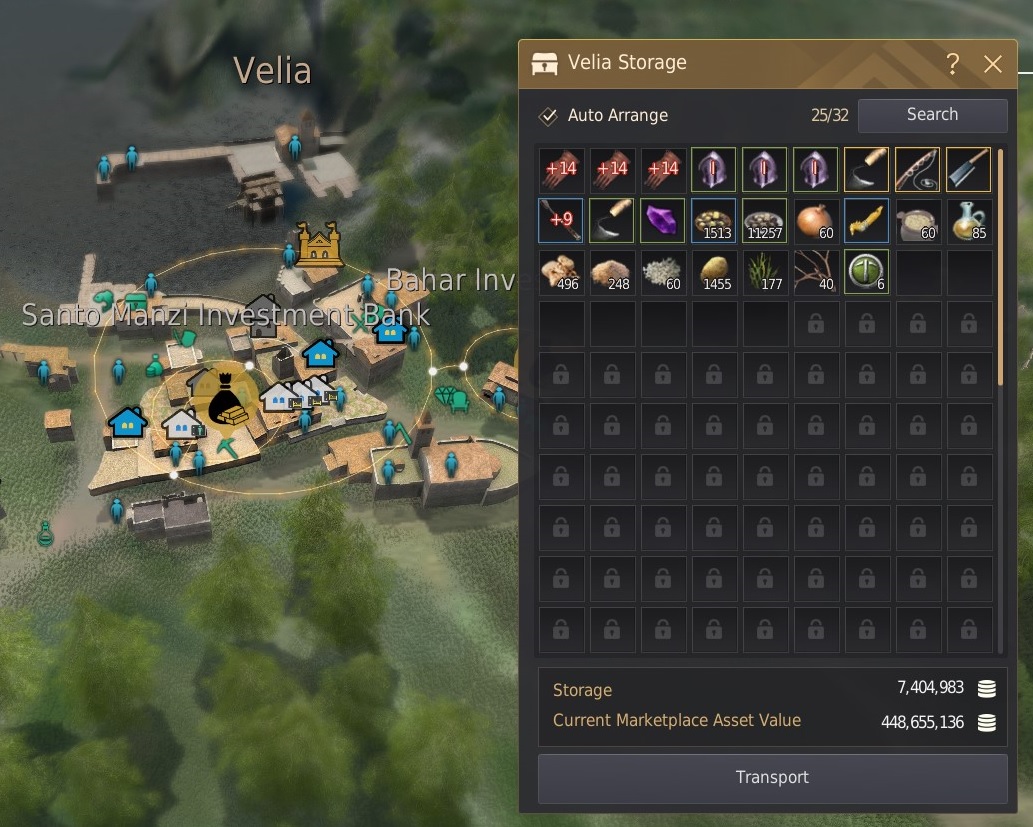Select the Santo Manzi bank gold-bag marker
Image resolution: width=1033 pixels, height=827 pixels.
click(227, 400)
